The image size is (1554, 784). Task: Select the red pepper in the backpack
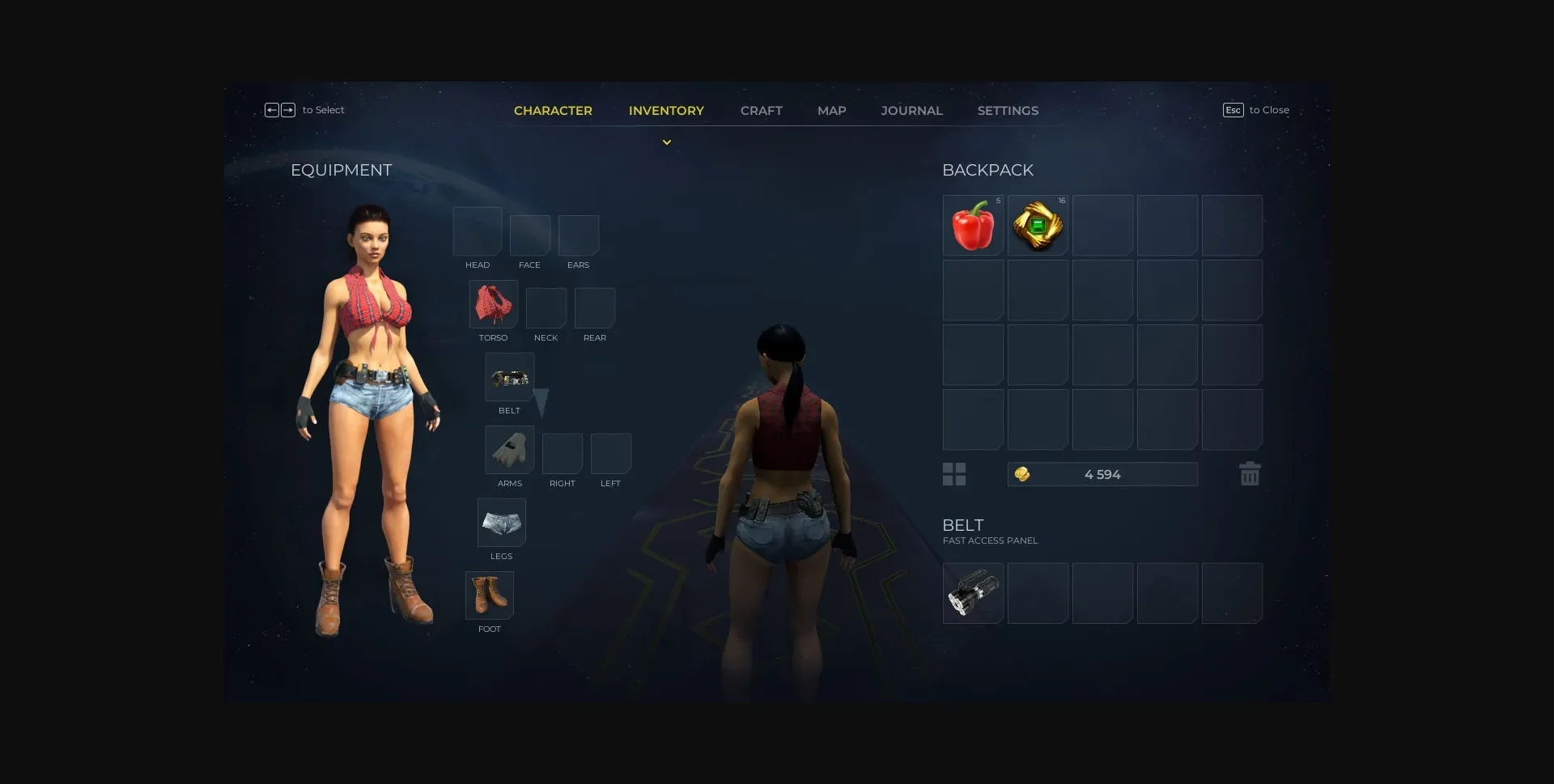coord(973,225)
